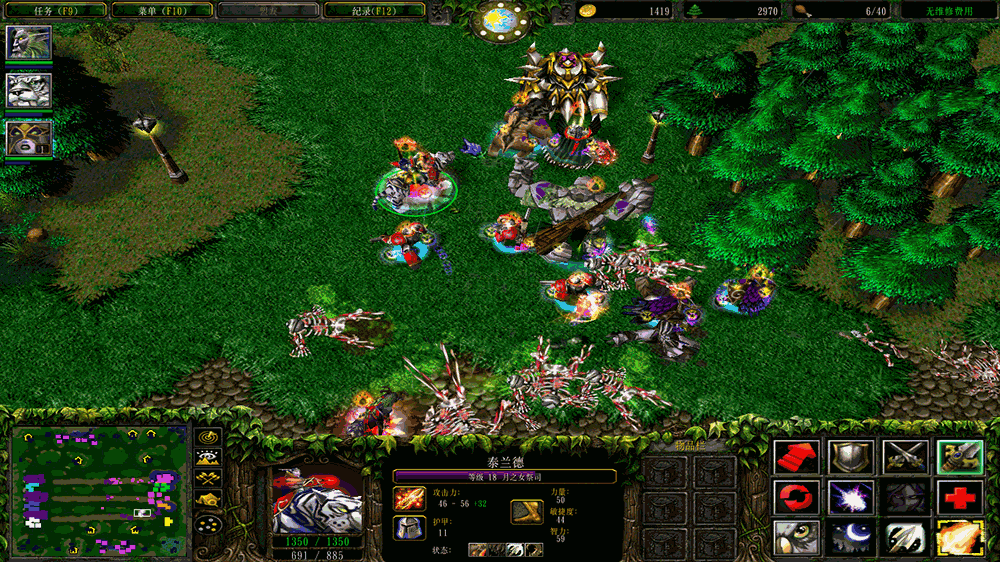The width and height of the screenshot is (1000, 562).
Task: Select the crossed swords Attack command
Action: click(904, 457)
